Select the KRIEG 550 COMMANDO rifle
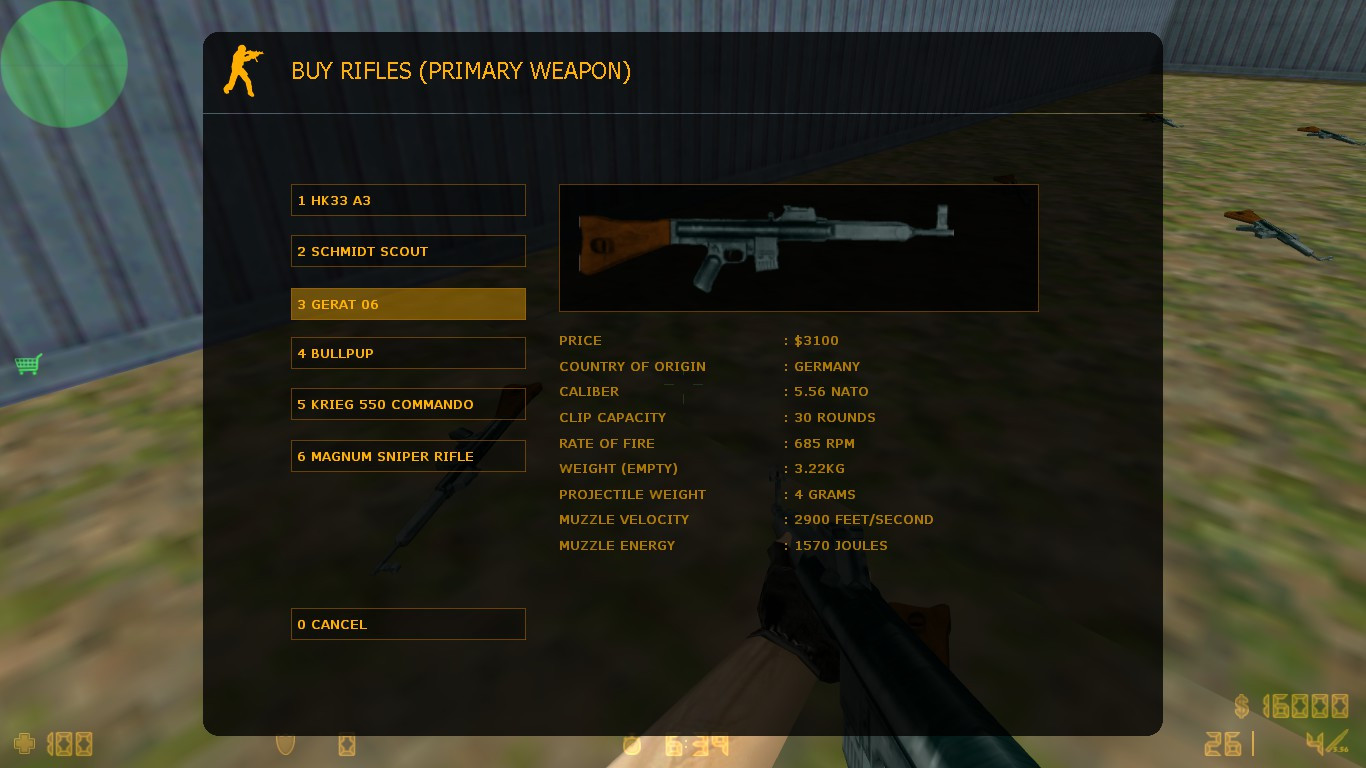 pos(408,404)
